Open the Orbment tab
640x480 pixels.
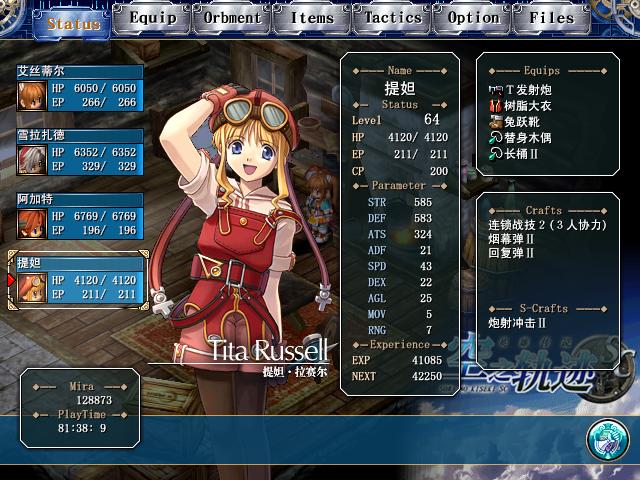[x=232, y=18]
